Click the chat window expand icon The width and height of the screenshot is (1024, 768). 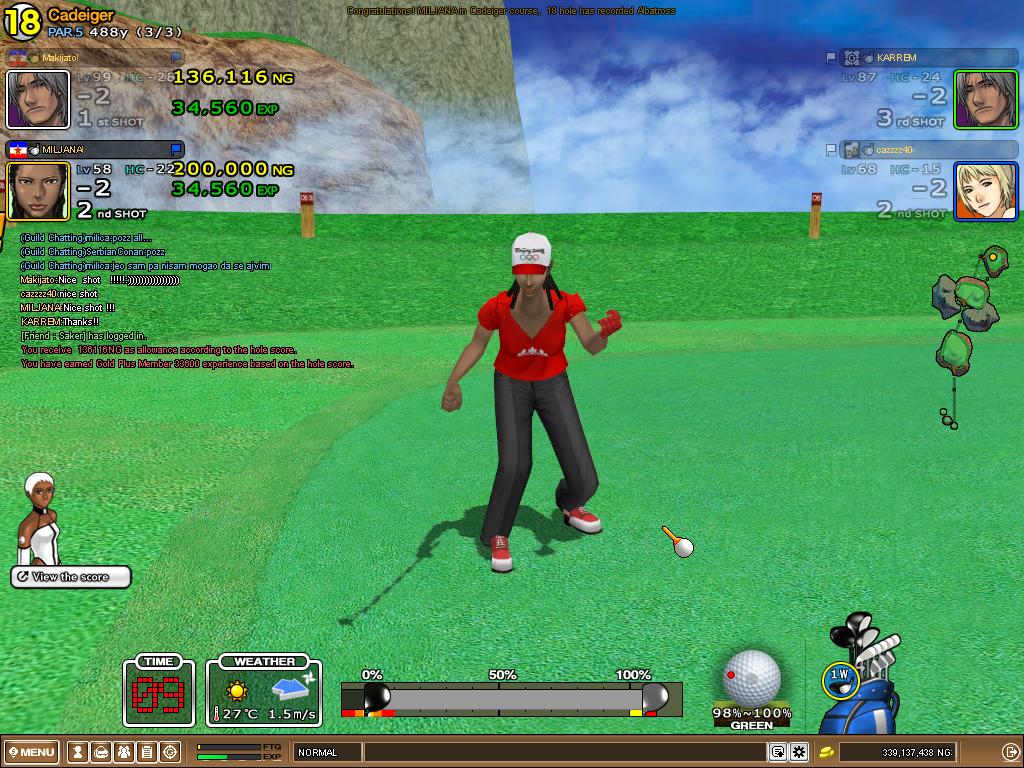point(777,752)
